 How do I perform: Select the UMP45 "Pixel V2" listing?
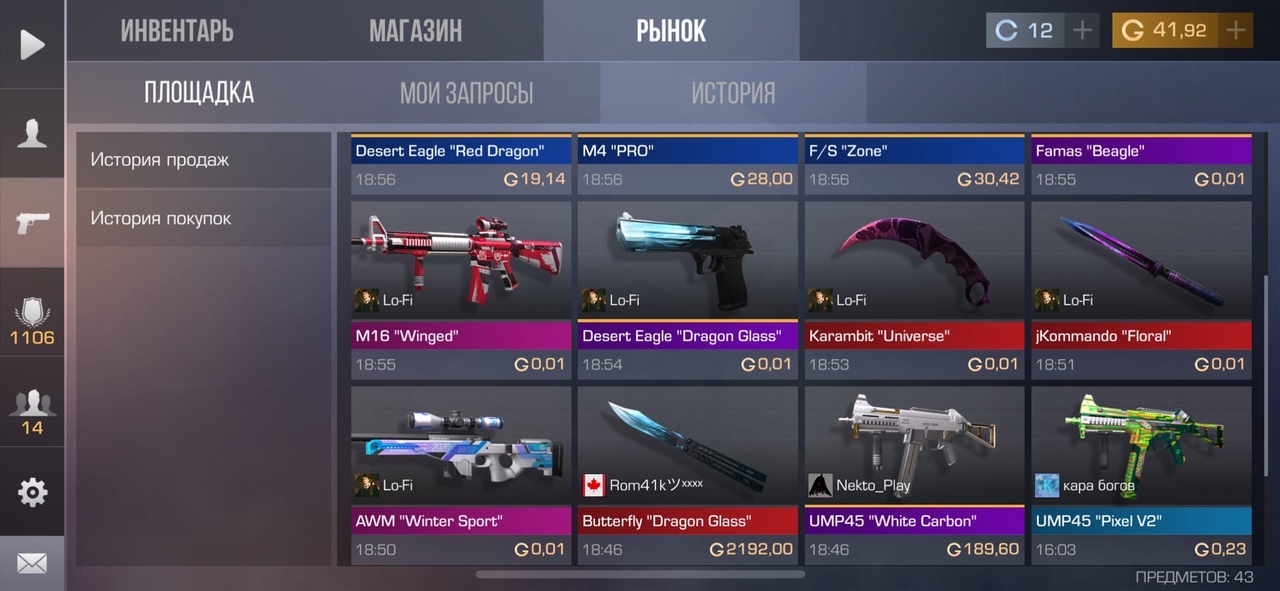(1141, 474)
